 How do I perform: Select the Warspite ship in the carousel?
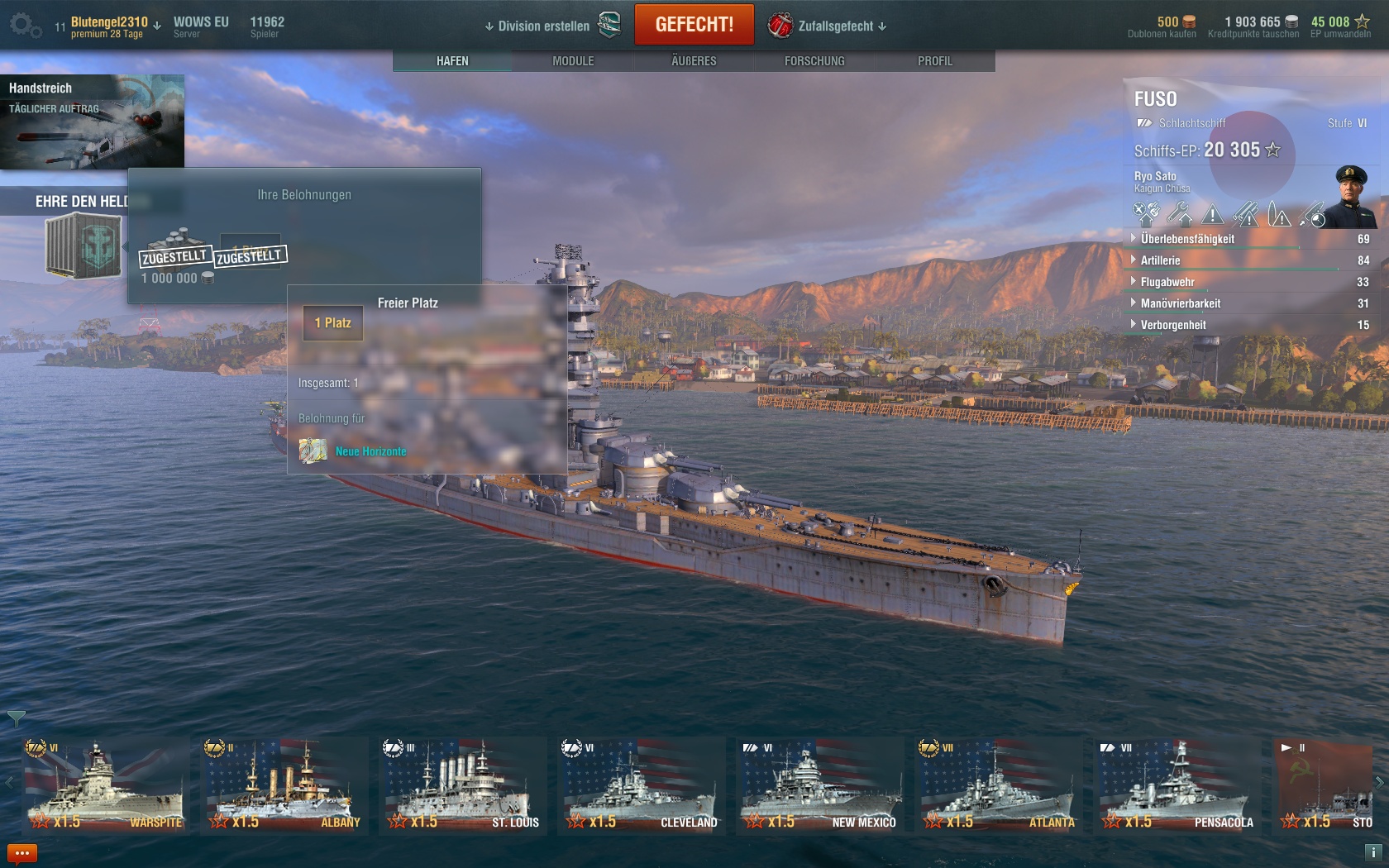(x=105, y=786)
